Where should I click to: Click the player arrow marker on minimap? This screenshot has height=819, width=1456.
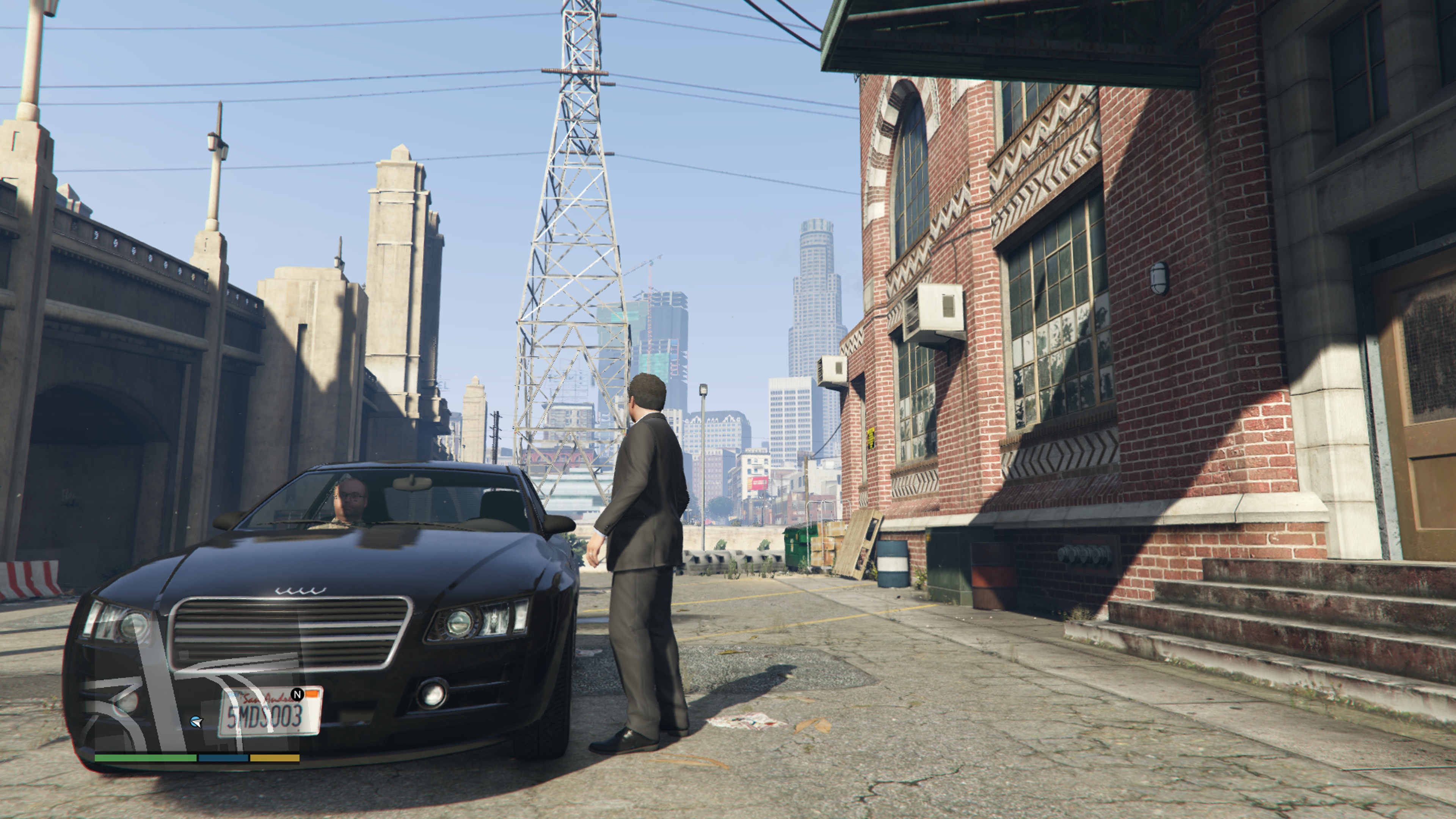(x=196, y=722)
